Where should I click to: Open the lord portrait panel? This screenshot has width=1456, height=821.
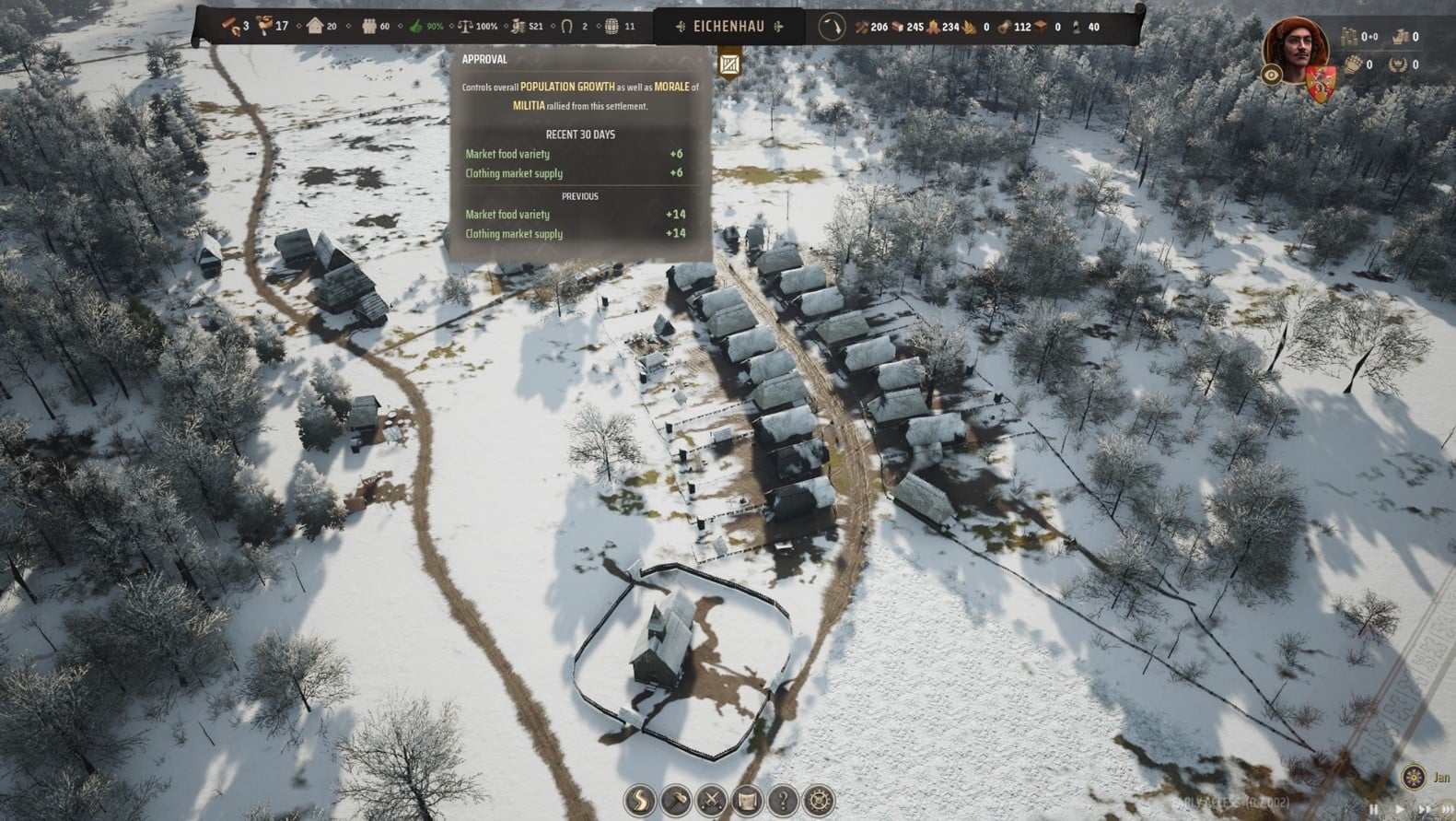(x=1287, y=48)
